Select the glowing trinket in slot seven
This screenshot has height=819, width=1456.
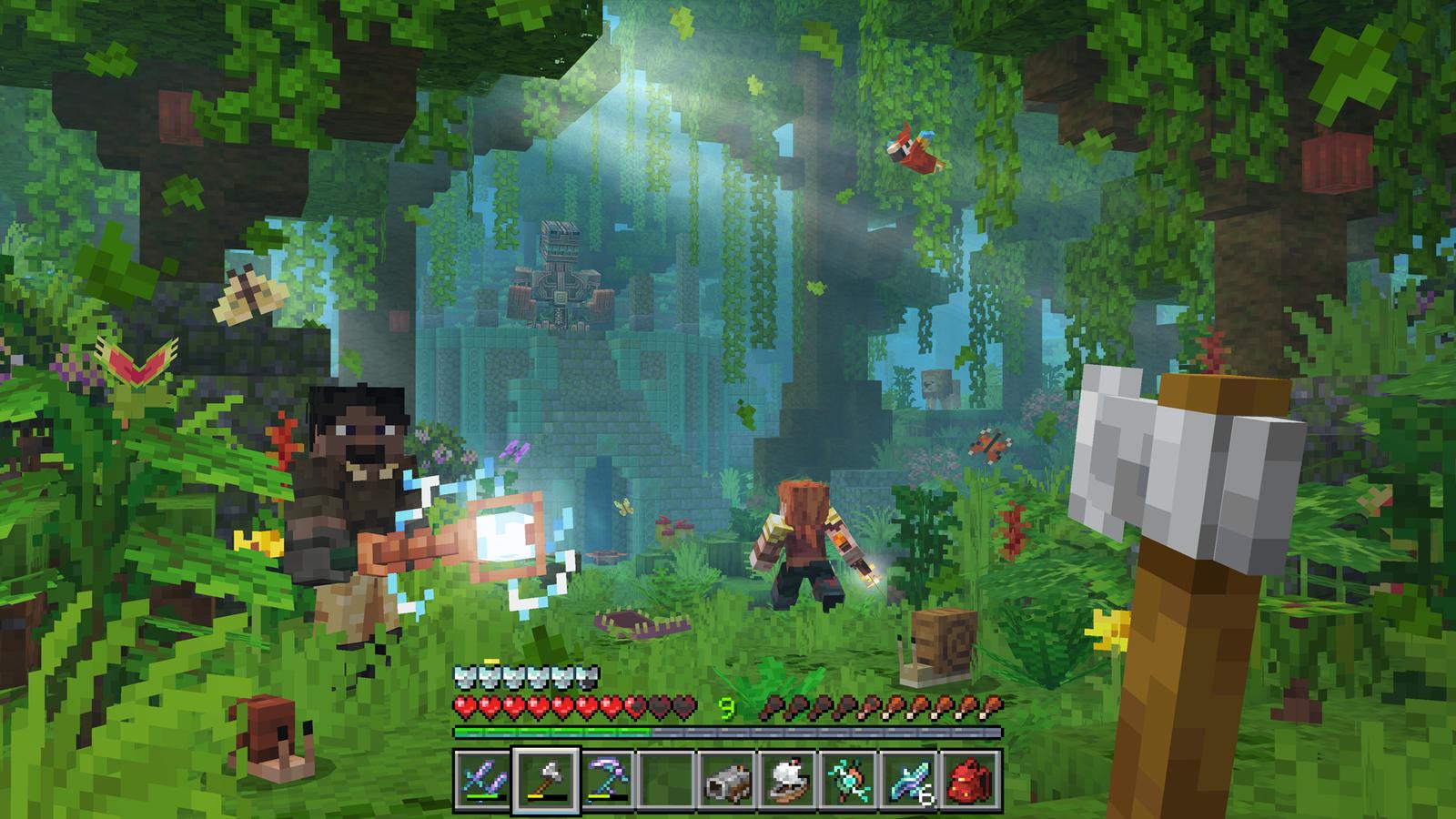(852, 779)
